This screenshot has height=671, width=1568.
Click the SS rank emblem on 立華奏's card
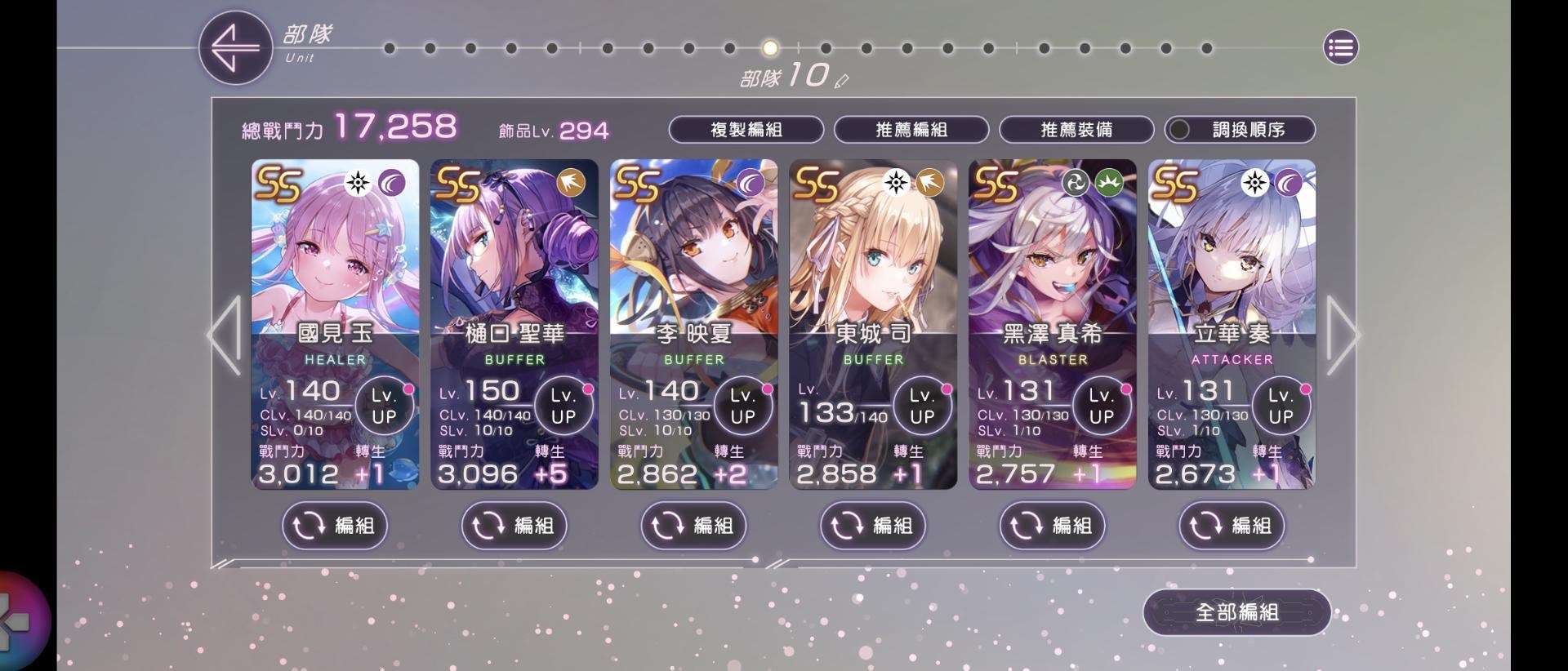pos(1174,186)
